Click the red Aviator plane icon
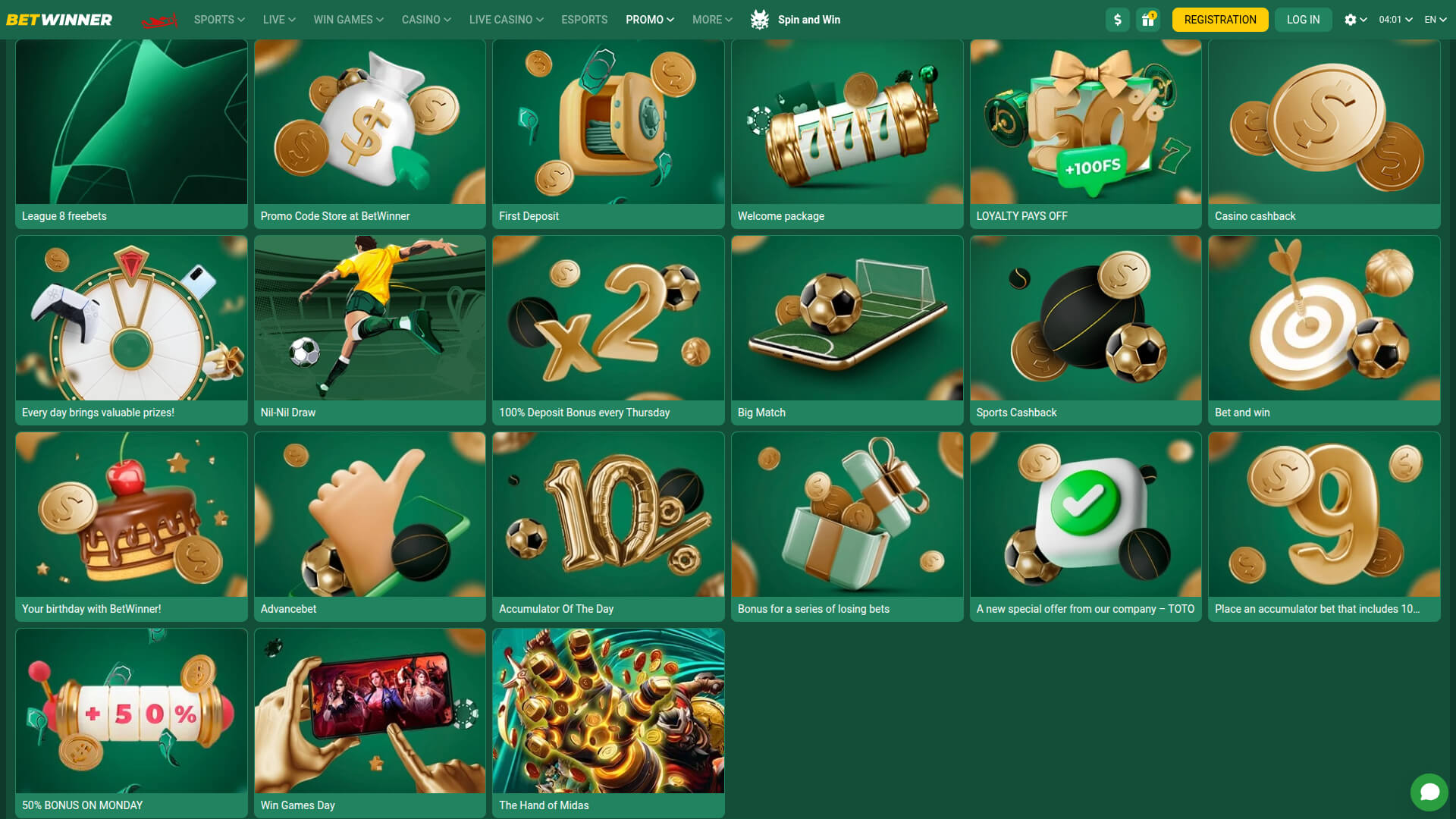The height and width of the screenshot is (819, 1456). click(159, 20)
